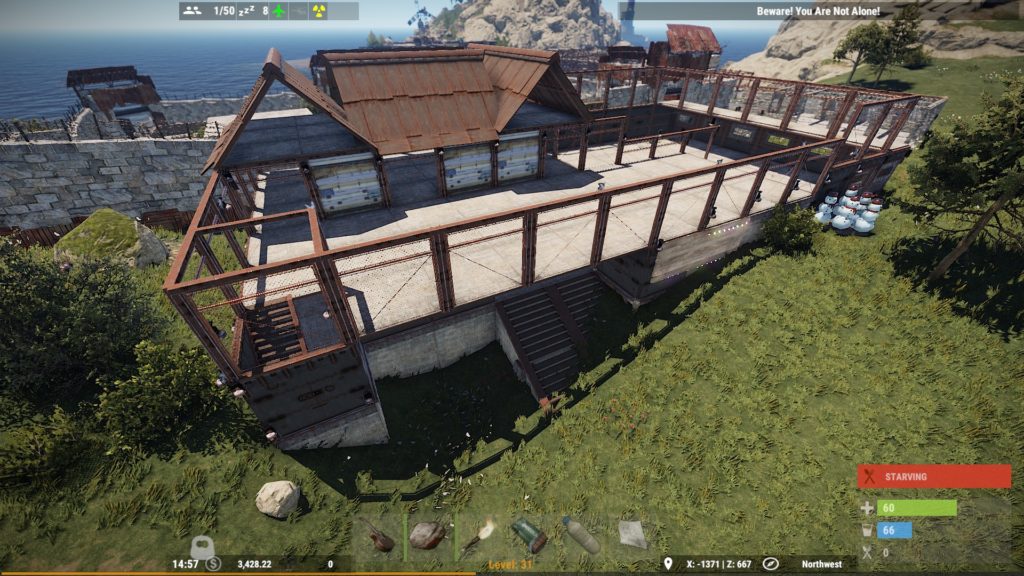Click the online players icon
Viewport: 1024px width, 576px height.
pos(192,11)
